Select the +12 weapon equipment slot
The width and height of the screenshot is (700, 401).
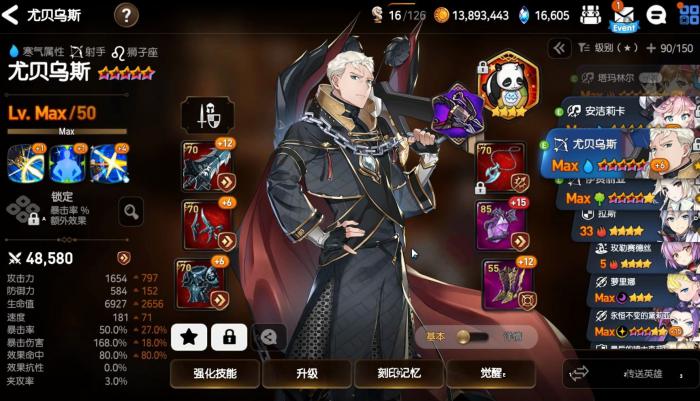(x=207, y=166)
